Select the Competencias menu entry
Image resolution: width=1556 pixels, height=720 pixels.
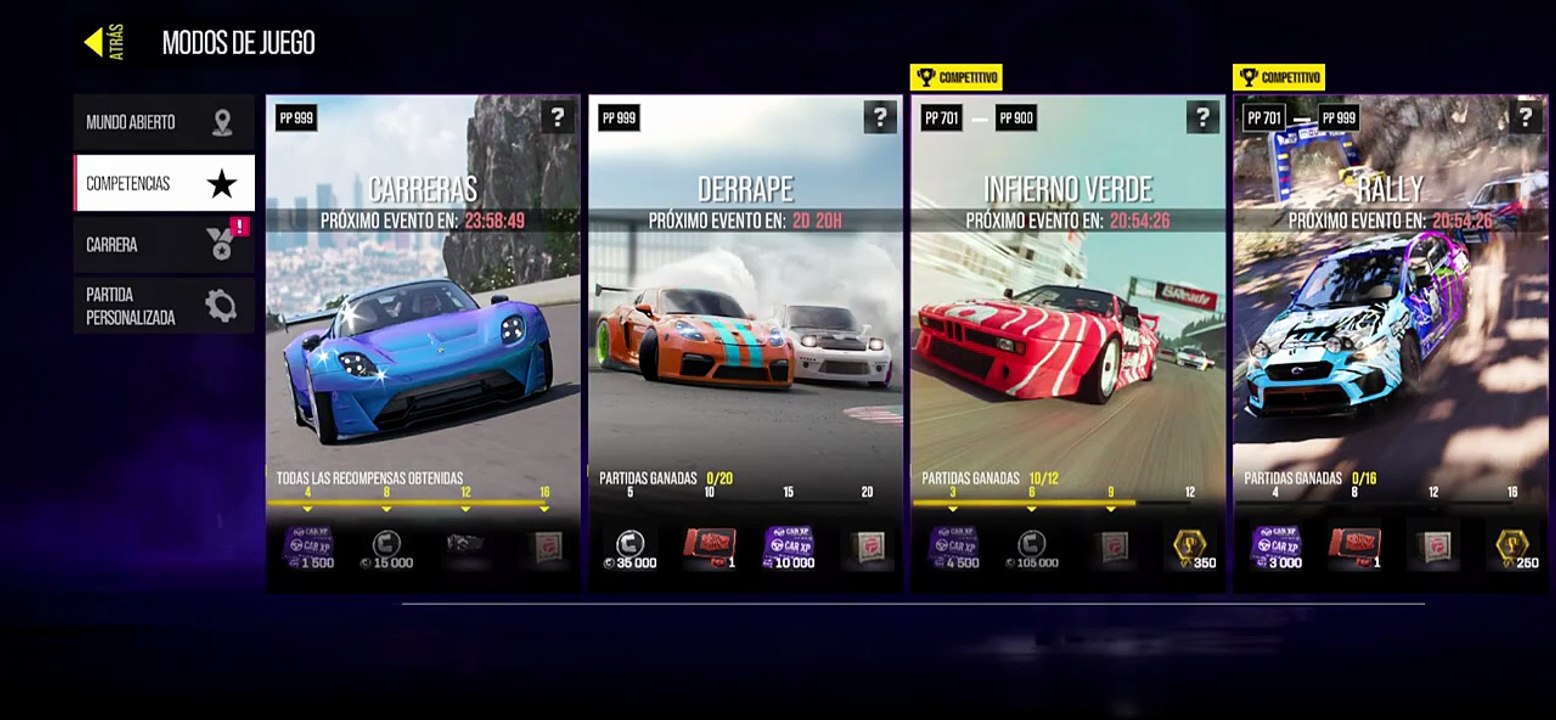tap(163, 183)
